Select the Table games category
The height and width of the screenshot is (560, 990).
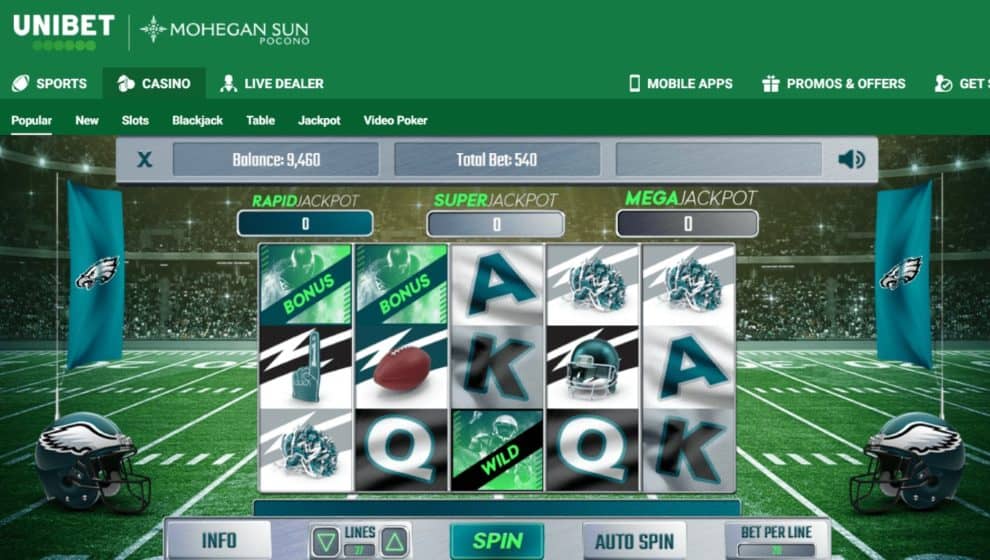pyautogui.click(x=260, y=120)
